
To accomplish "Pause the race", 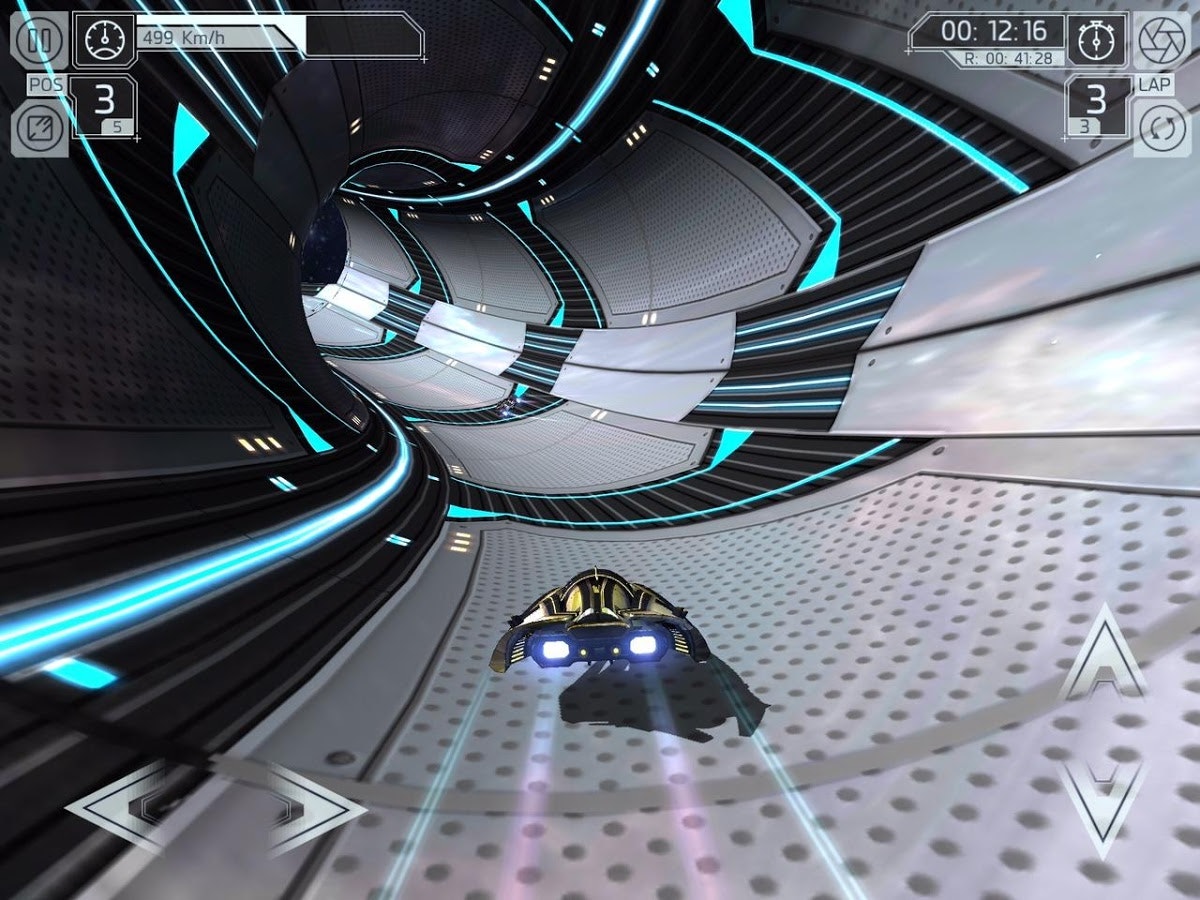I will click(38, 40).
